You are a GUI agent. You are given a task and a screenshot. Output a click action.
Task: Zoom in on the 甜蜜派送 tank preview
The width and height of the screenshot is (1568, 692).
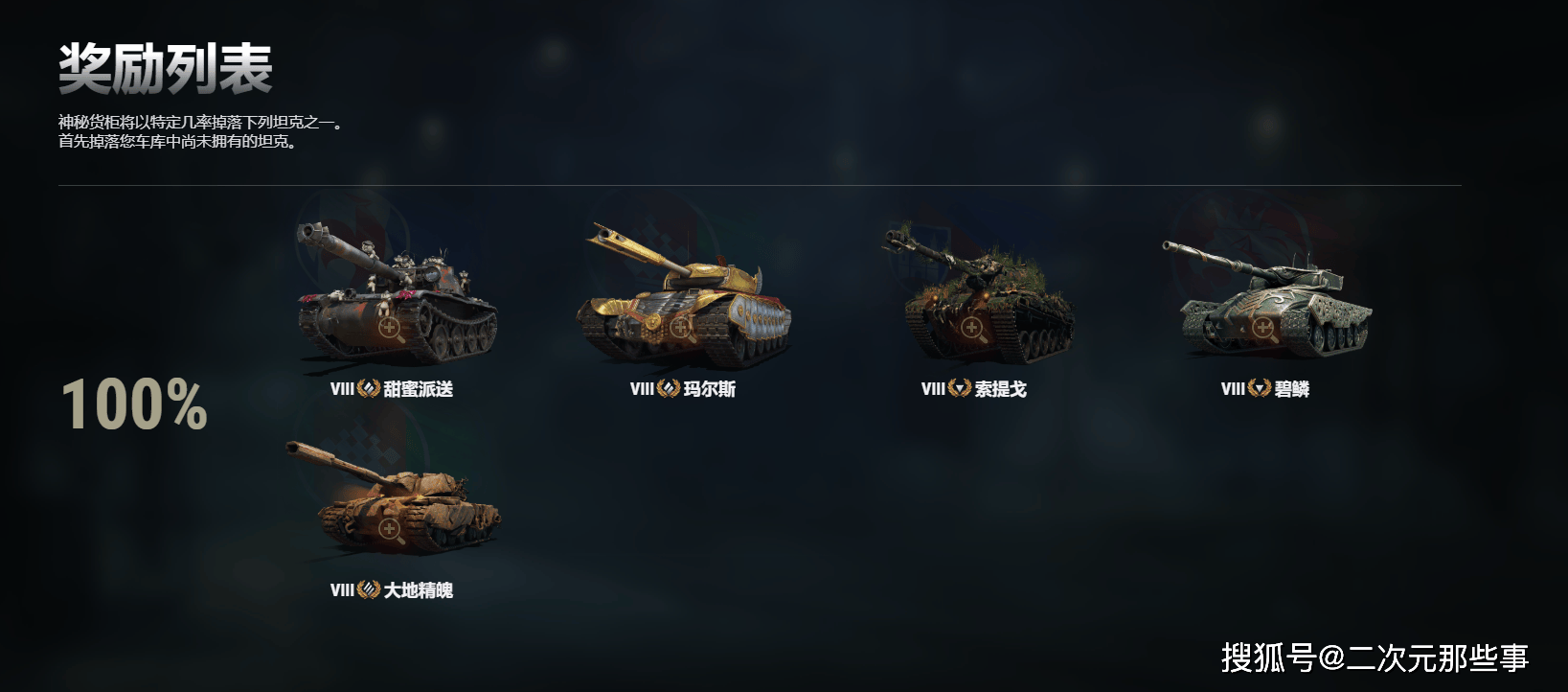390,329
